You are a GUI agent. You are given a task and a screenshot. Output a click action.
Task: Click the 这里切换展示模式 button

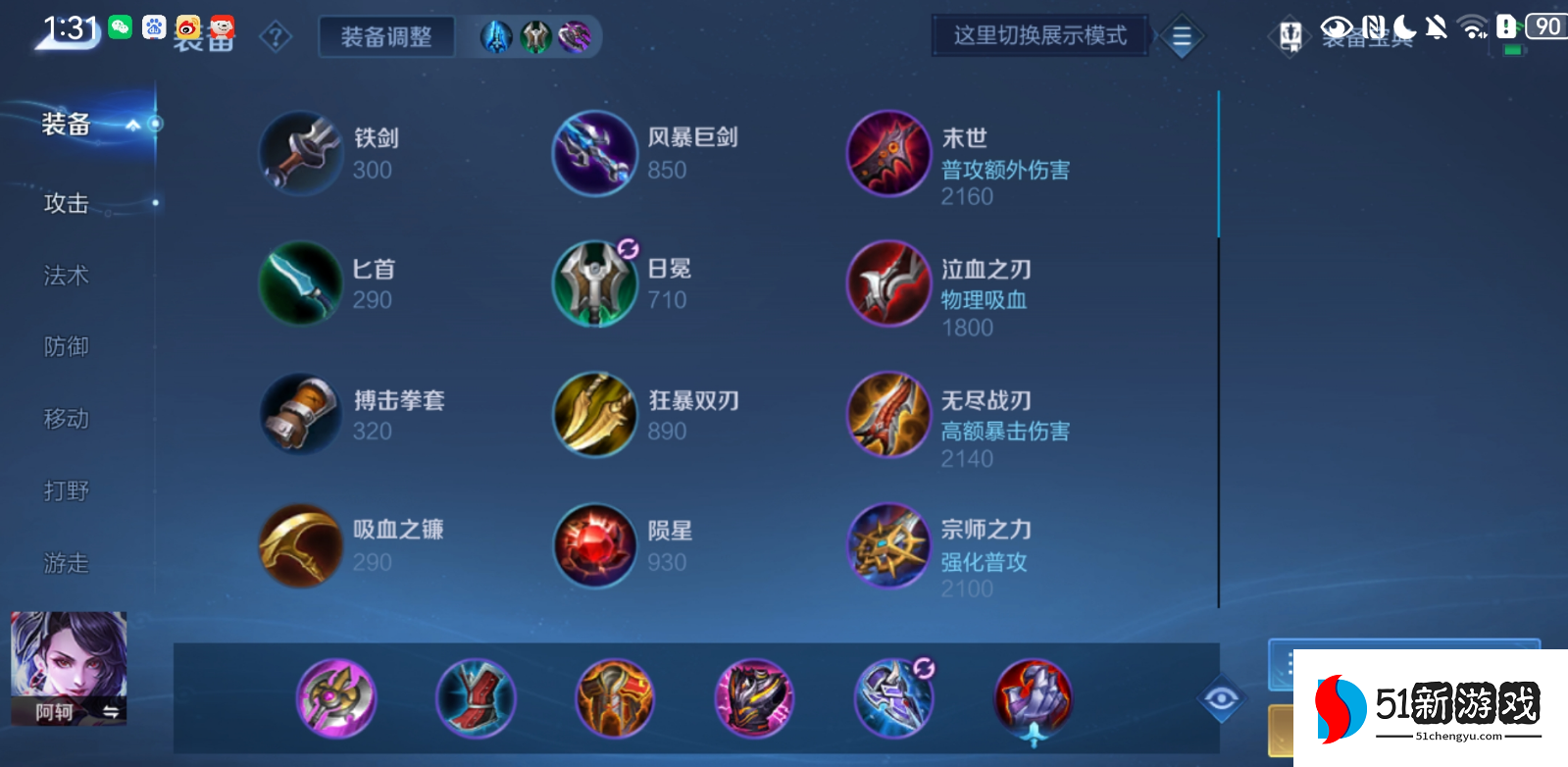click(1039, 33)
